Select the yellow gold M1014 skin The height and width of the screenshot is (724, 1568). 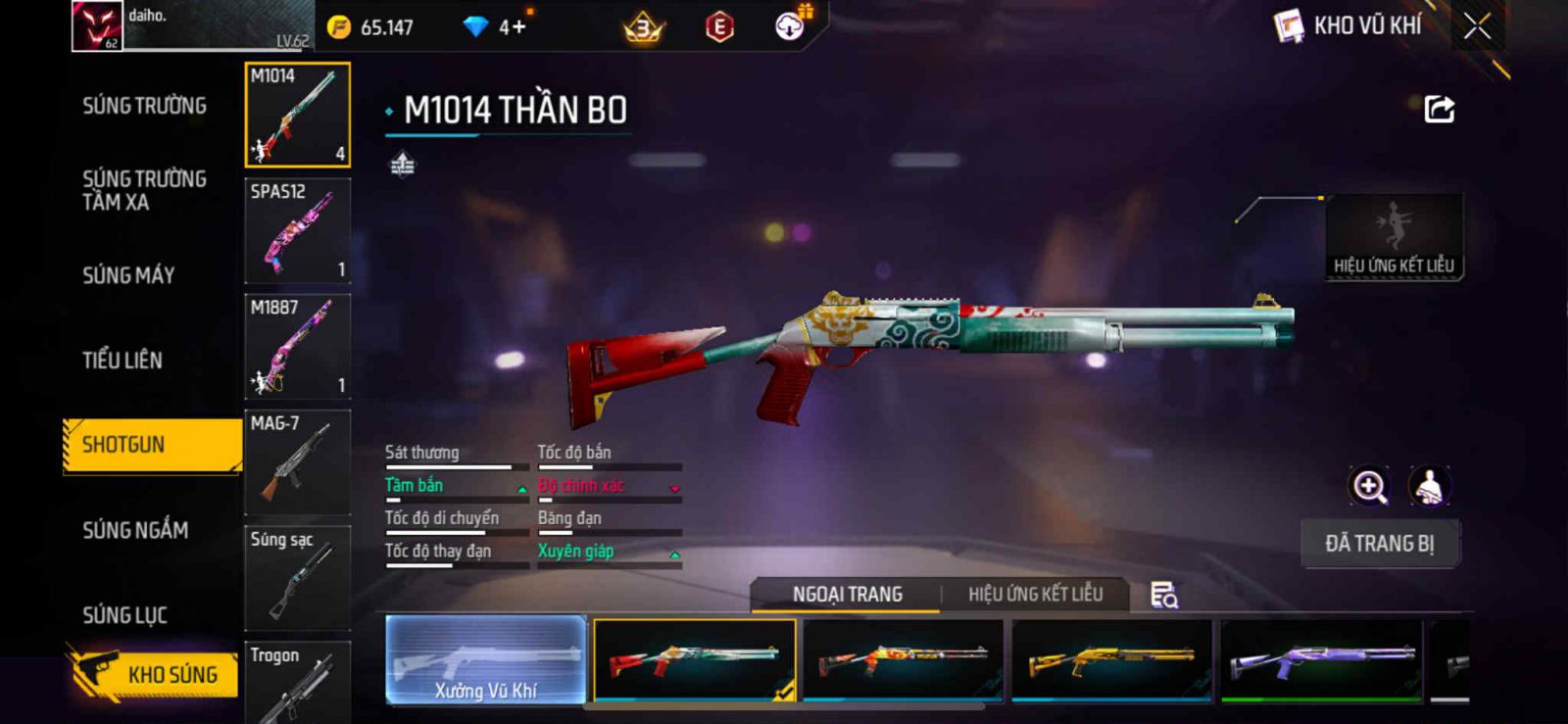1111,660
